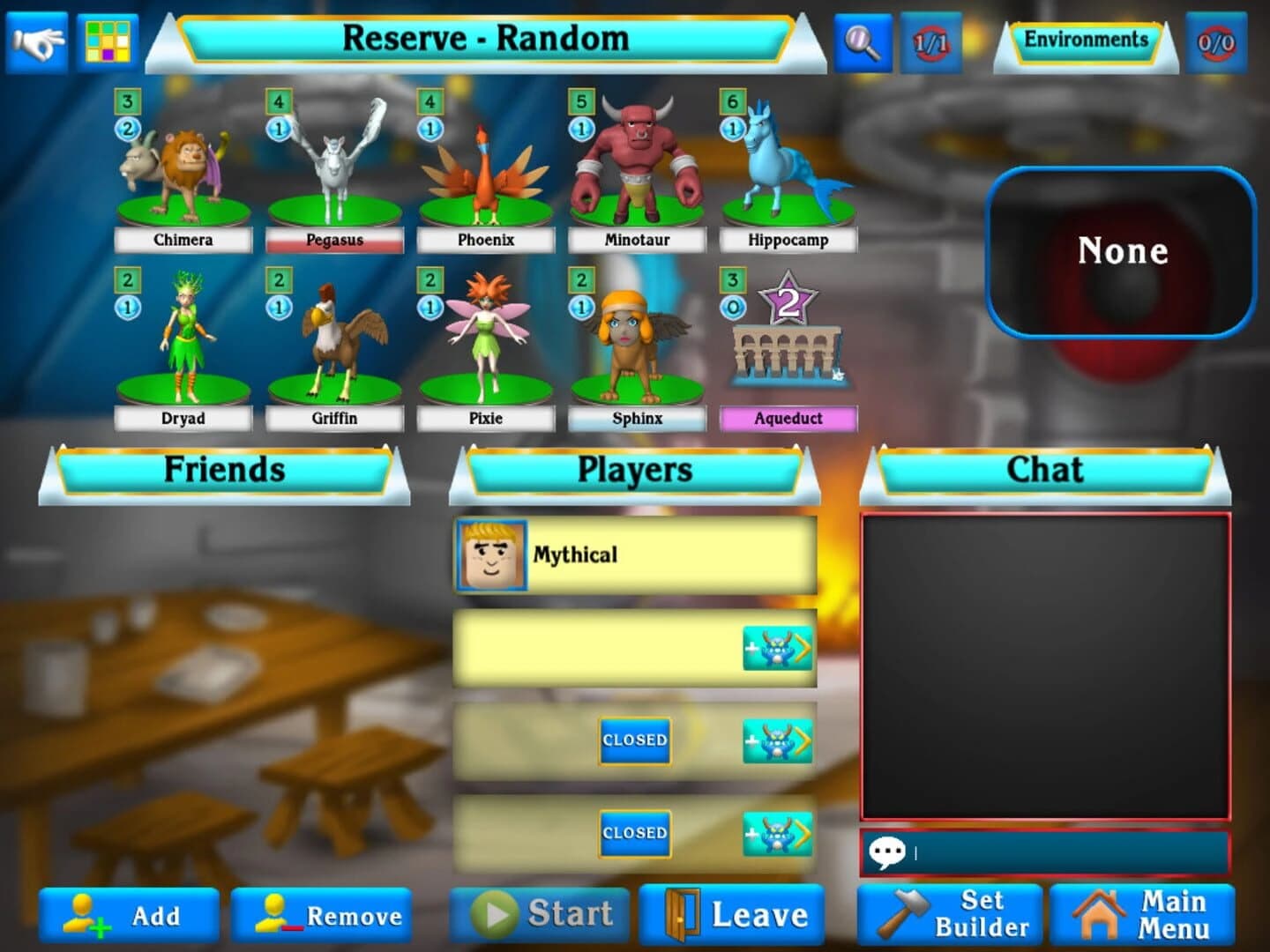Screen dimensions: 1270x952
Task: Click CLOSED on the third player slot
Action: [x=633, y=740]
